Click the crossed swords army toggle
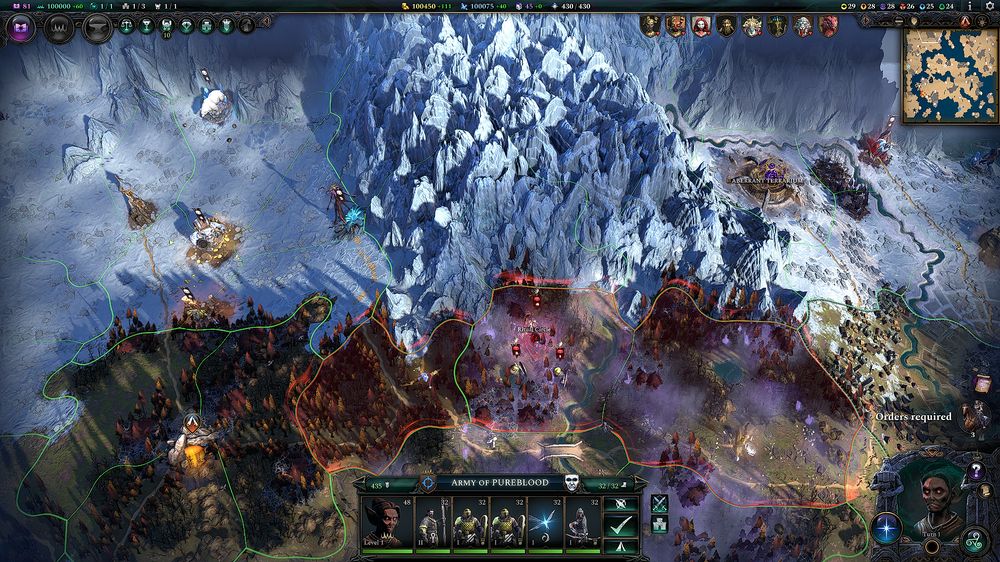 659,504
